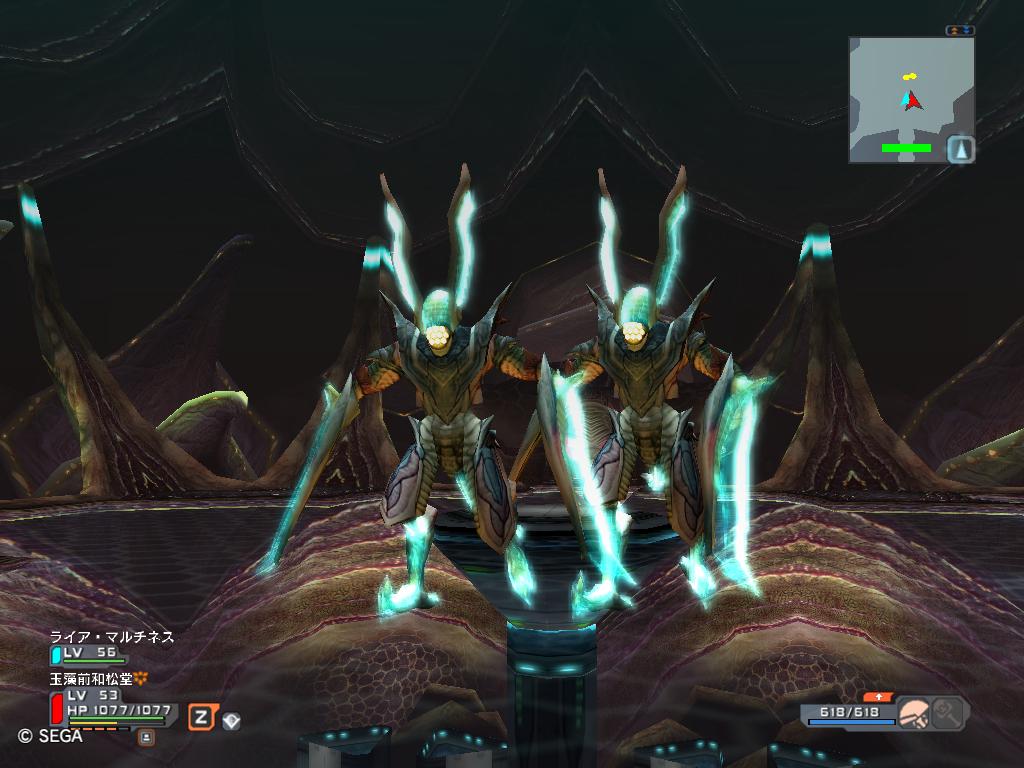Select the bare fist weapon slot
This screenshot has height=768, width=1024.
[914, 713]
